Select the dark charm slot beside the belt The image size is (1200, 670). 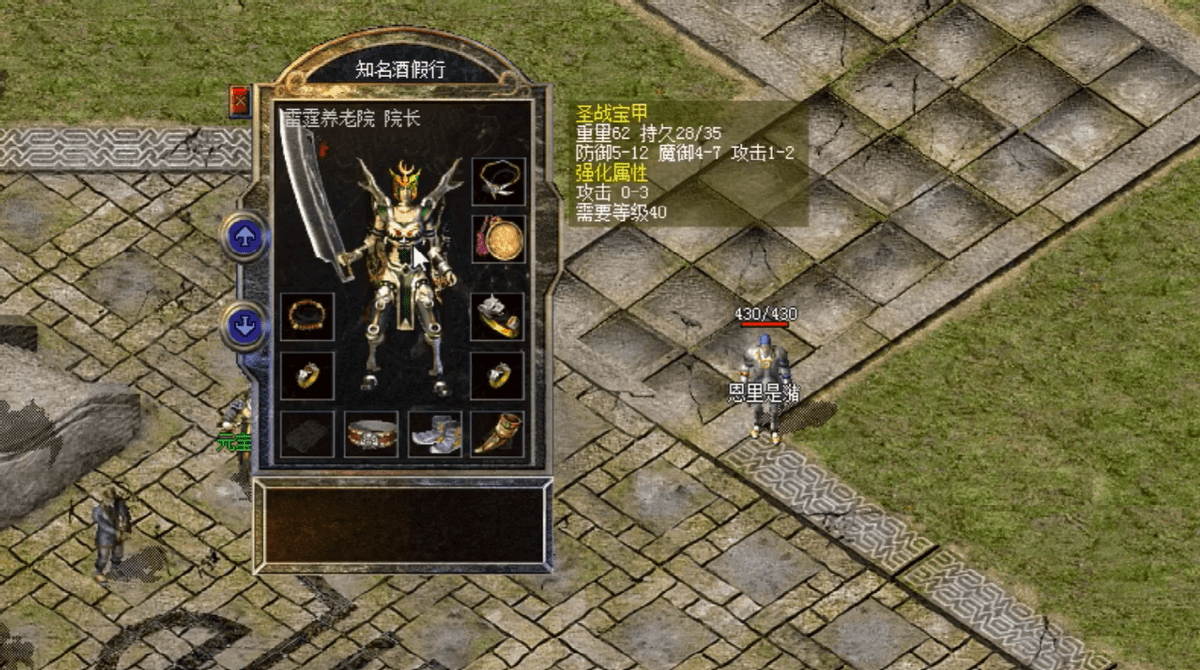[x=306, y=434]
